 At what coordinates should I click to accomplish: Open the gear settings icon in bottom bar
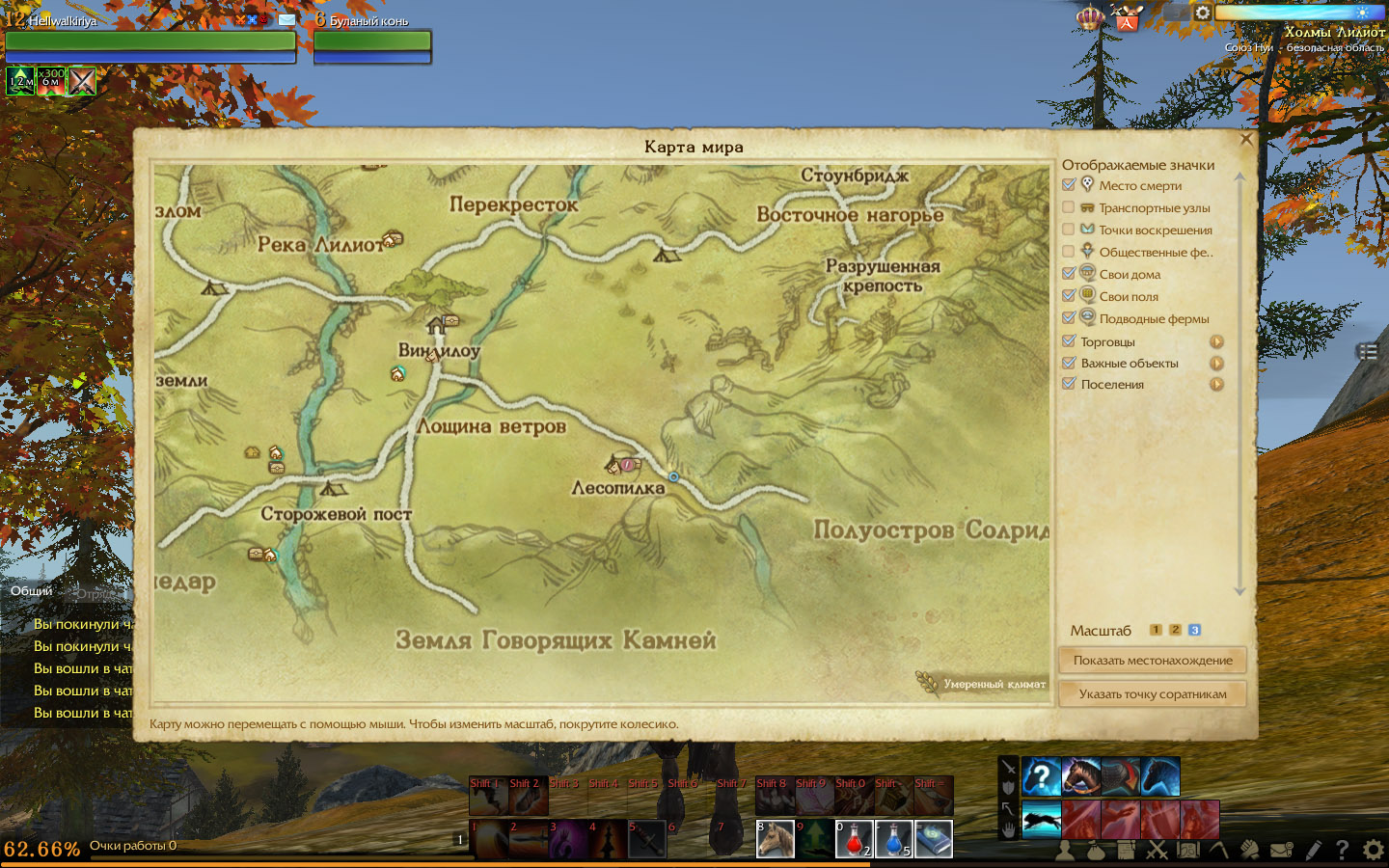pyautogui.click(x=1373, y=850)
